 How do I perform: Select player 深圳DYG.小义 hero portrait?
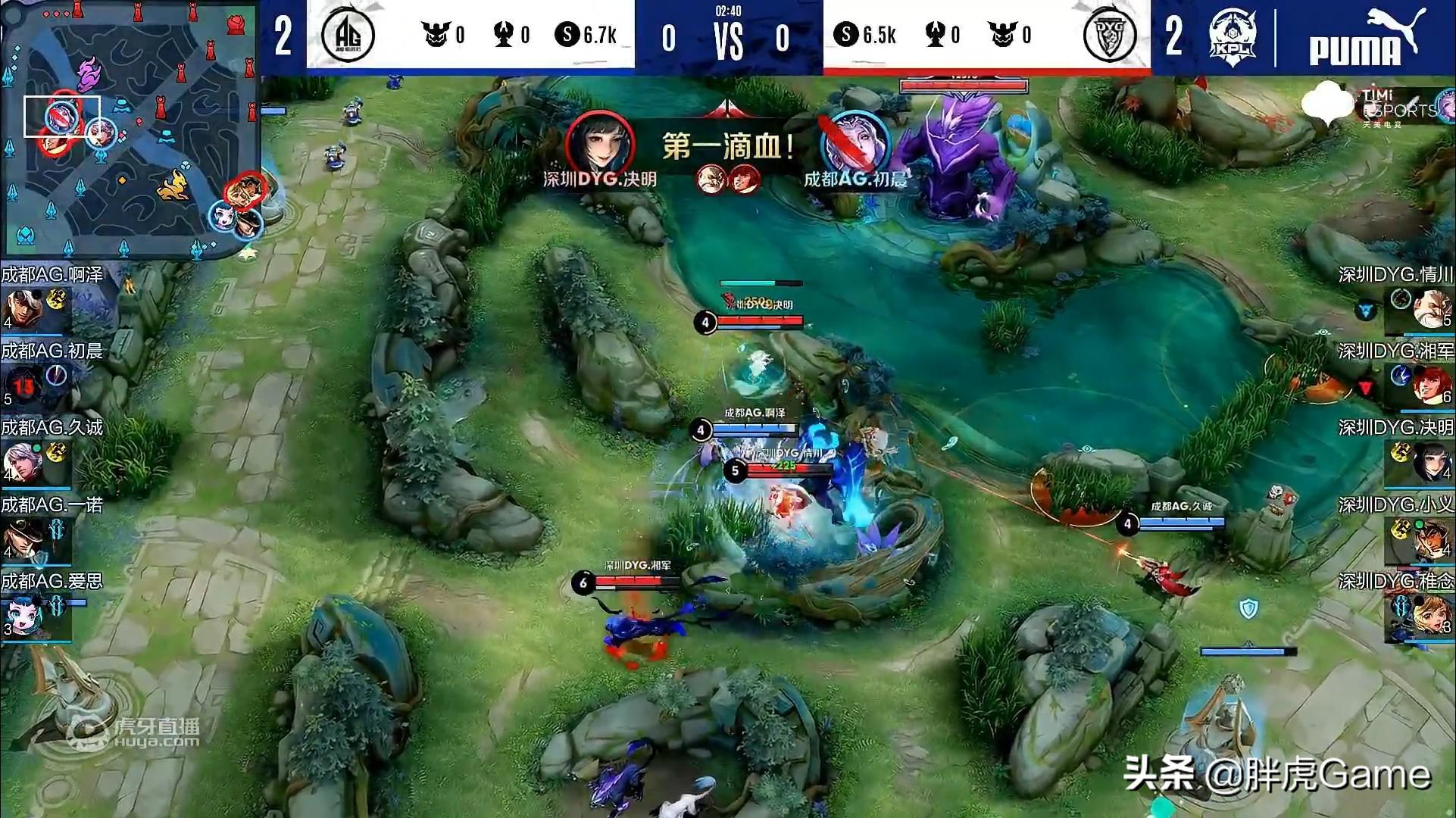tap(1430, 539)
